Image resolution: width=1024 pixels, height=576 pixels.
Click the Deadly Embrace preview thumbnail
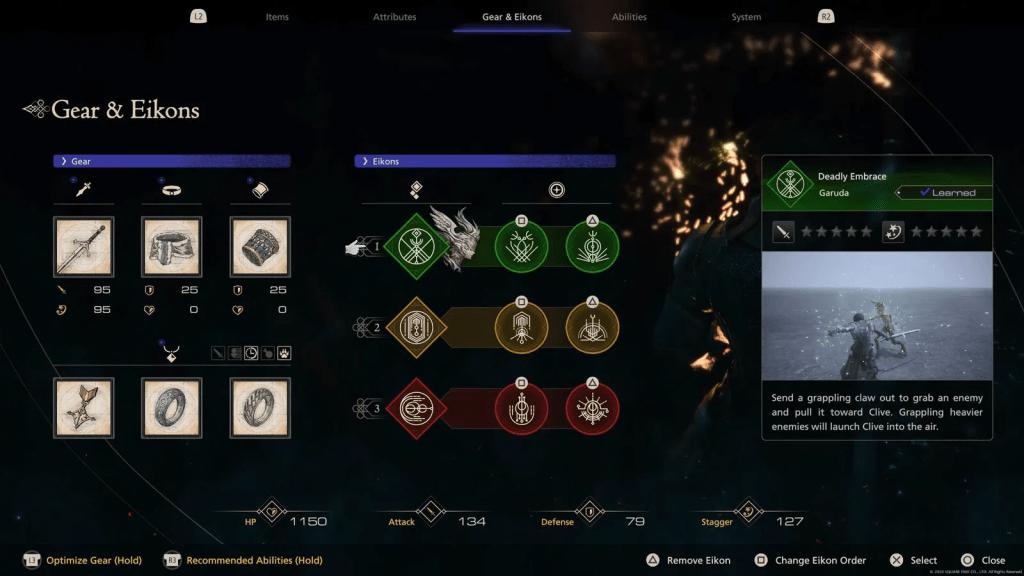point(877,316)
